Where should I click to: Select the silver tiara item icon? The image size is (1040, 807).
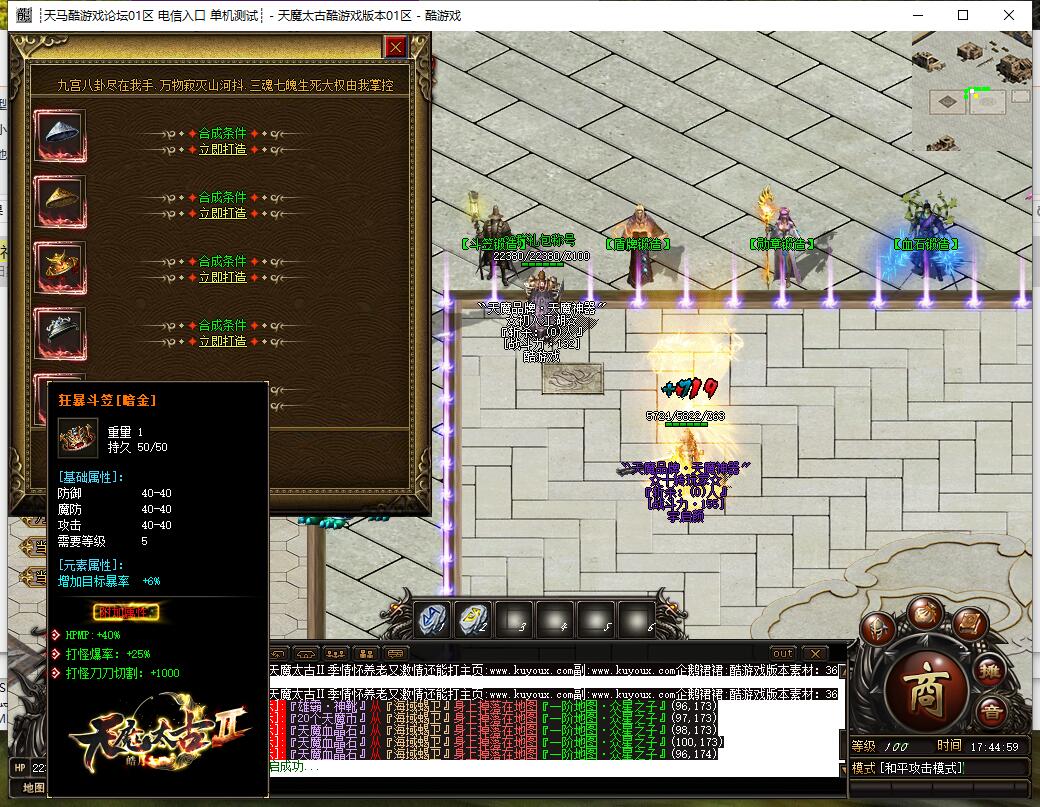pyautogui.click(x=60, y=327)
